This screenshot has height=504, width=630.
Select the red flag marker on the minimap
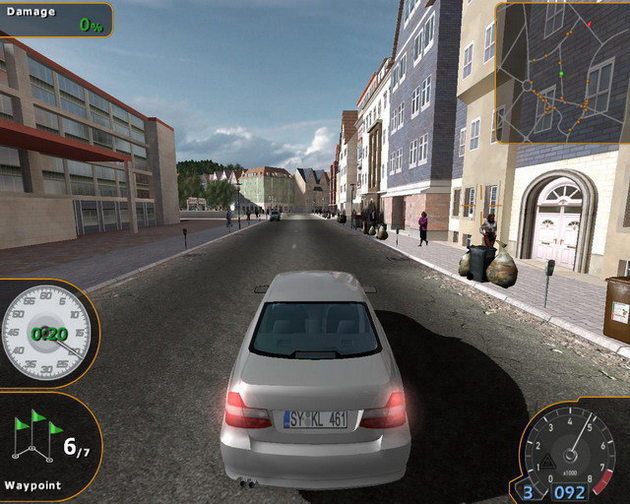coord(588,23)
